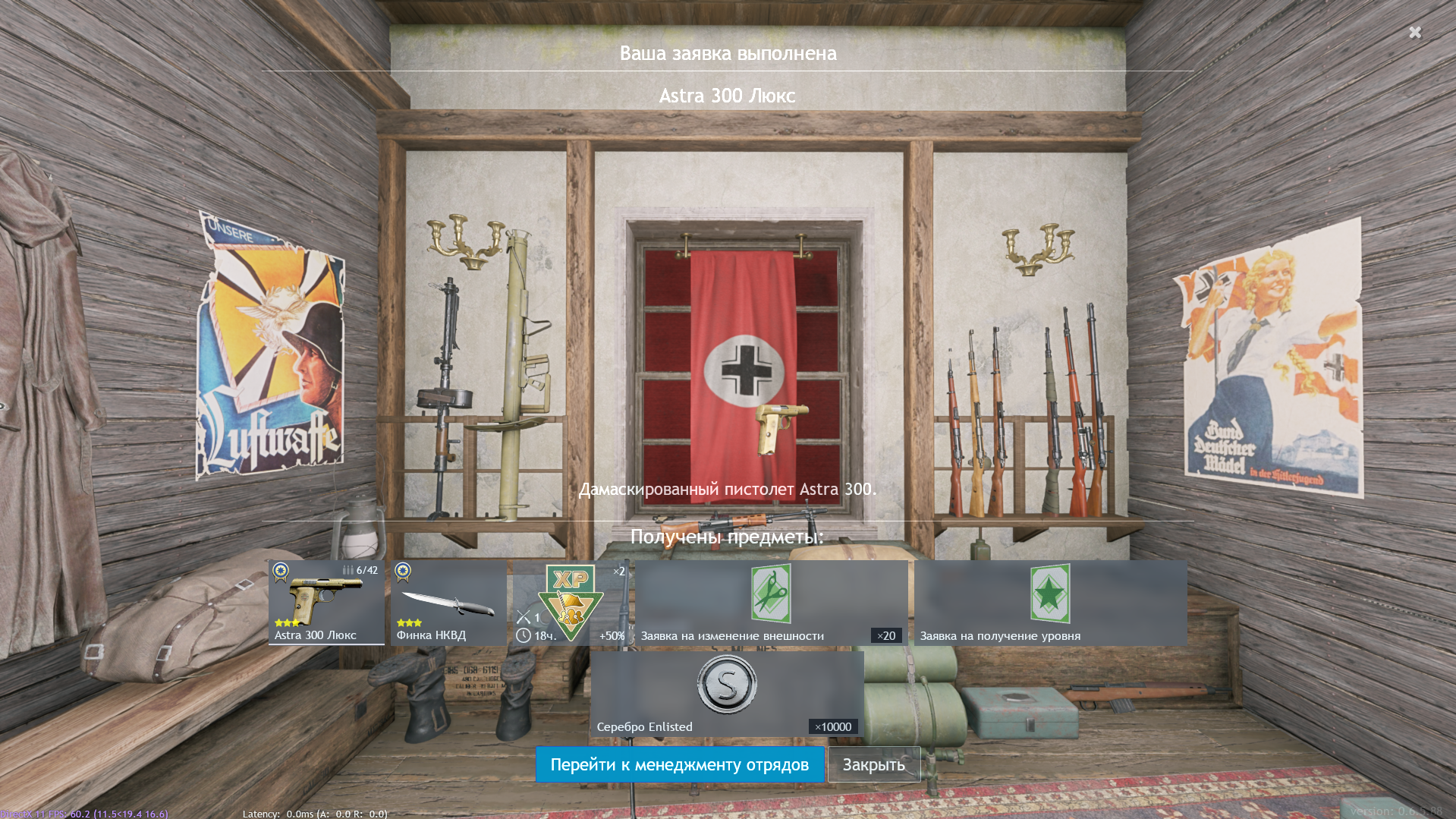Select the Заявка на изменение внешности card
Image resolution: width=1456 pixels, height=819 pixels.
(x=771, y=603)
